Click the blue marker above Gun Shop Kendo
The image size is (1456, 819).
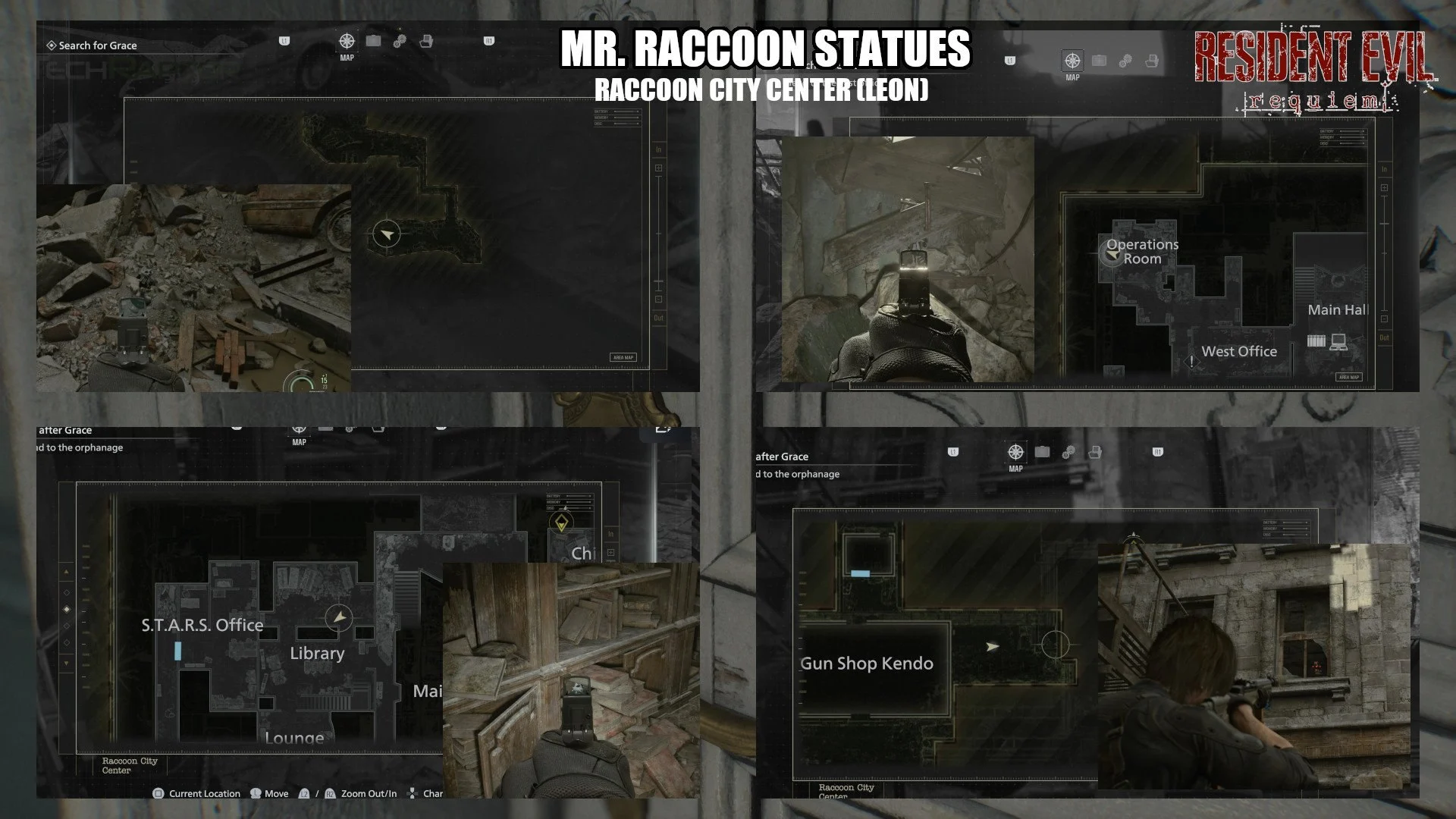click(860, 573)
